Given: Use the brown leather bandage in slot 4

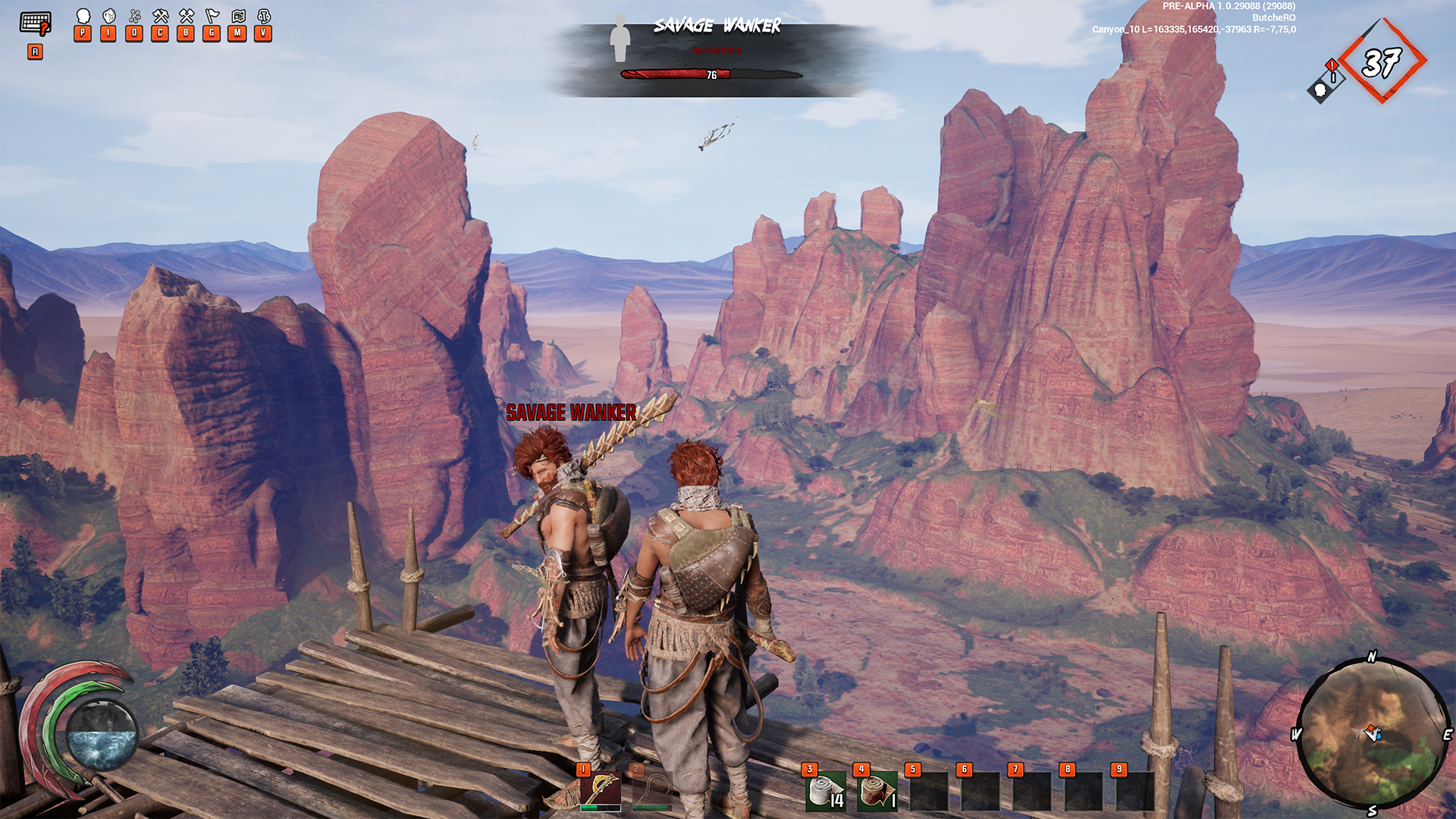Looking at the screenshot, I should [x=877, y=791].
